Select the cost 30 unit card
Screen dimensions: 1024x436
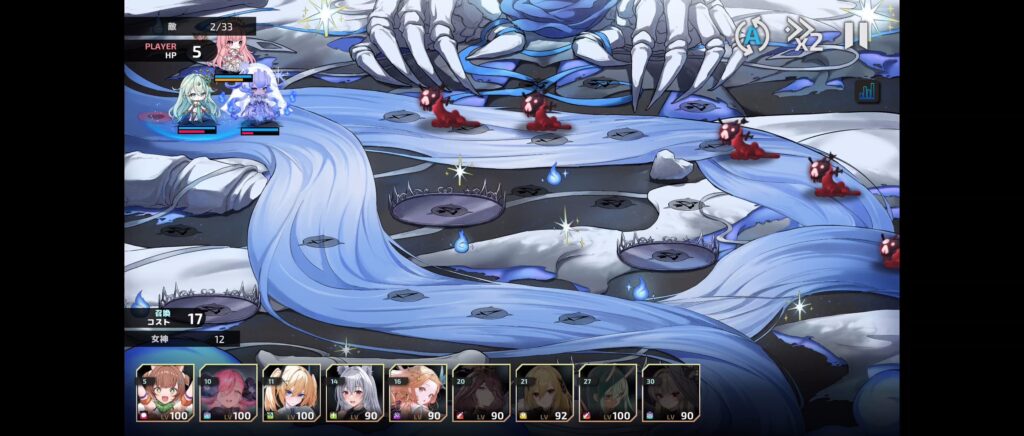click(x=671, y=392)
